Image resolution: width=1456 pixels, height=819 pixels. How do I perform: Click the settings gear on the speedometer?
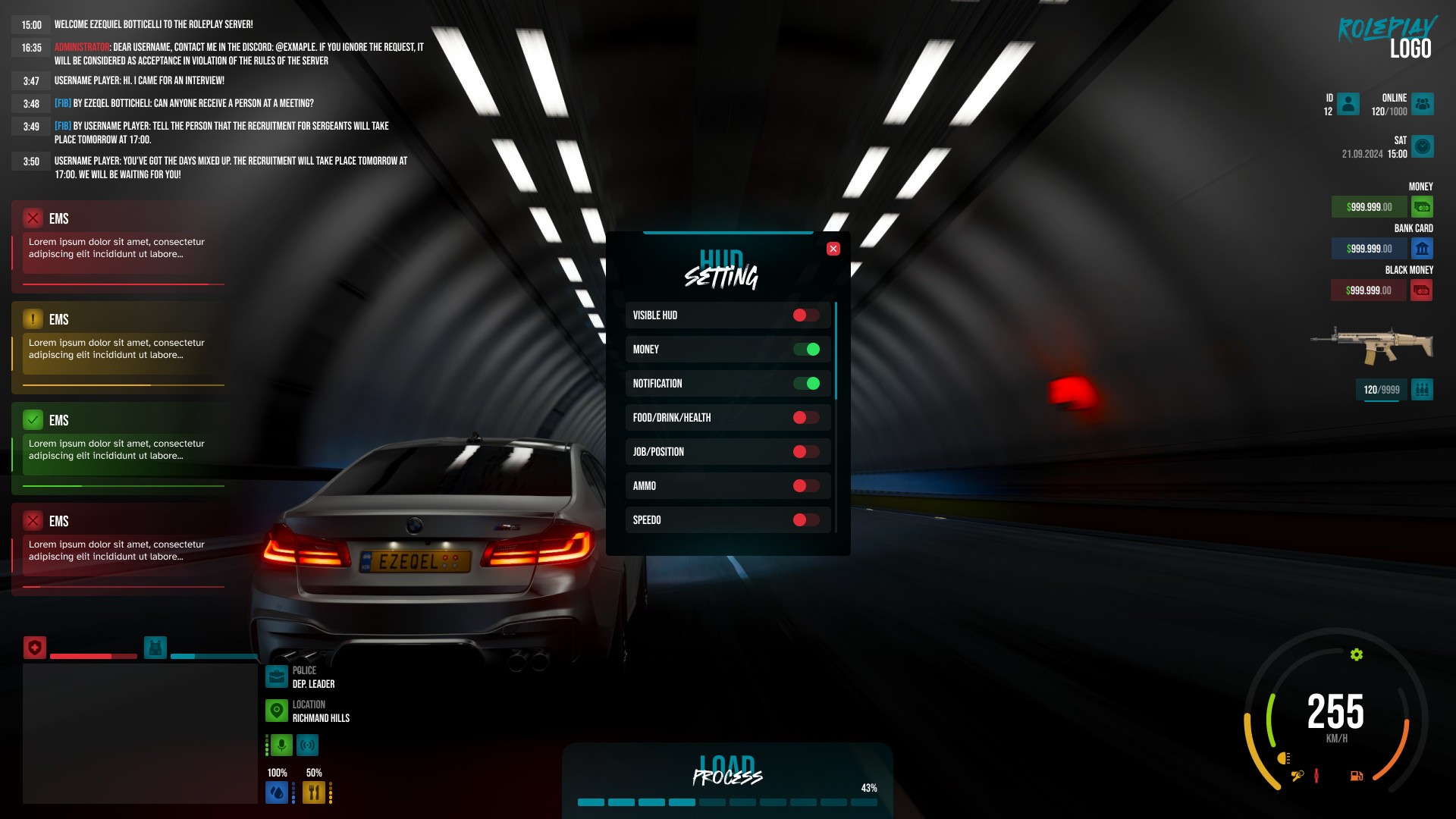point(1357,653)
